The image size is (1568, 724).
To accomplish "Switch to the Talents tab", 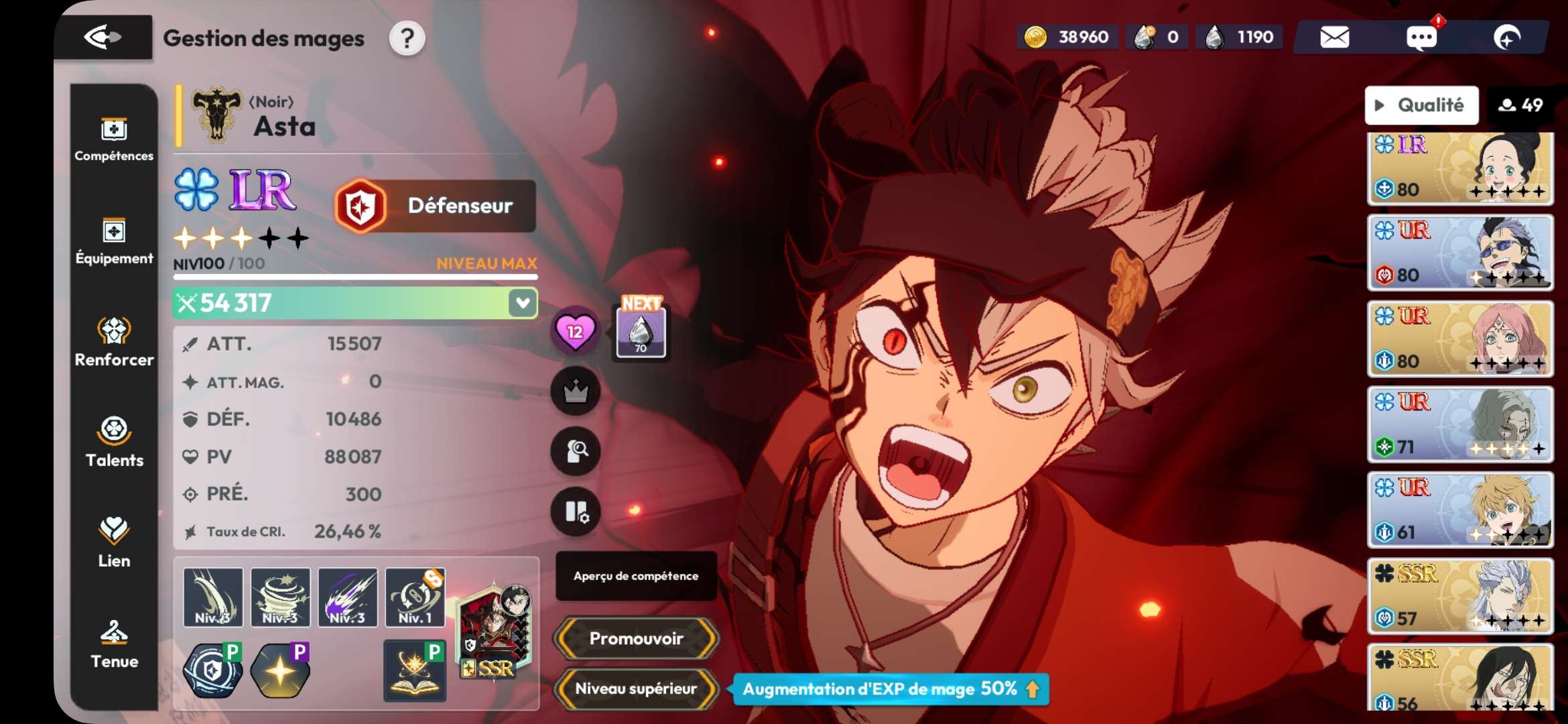I will coord(114,442).
